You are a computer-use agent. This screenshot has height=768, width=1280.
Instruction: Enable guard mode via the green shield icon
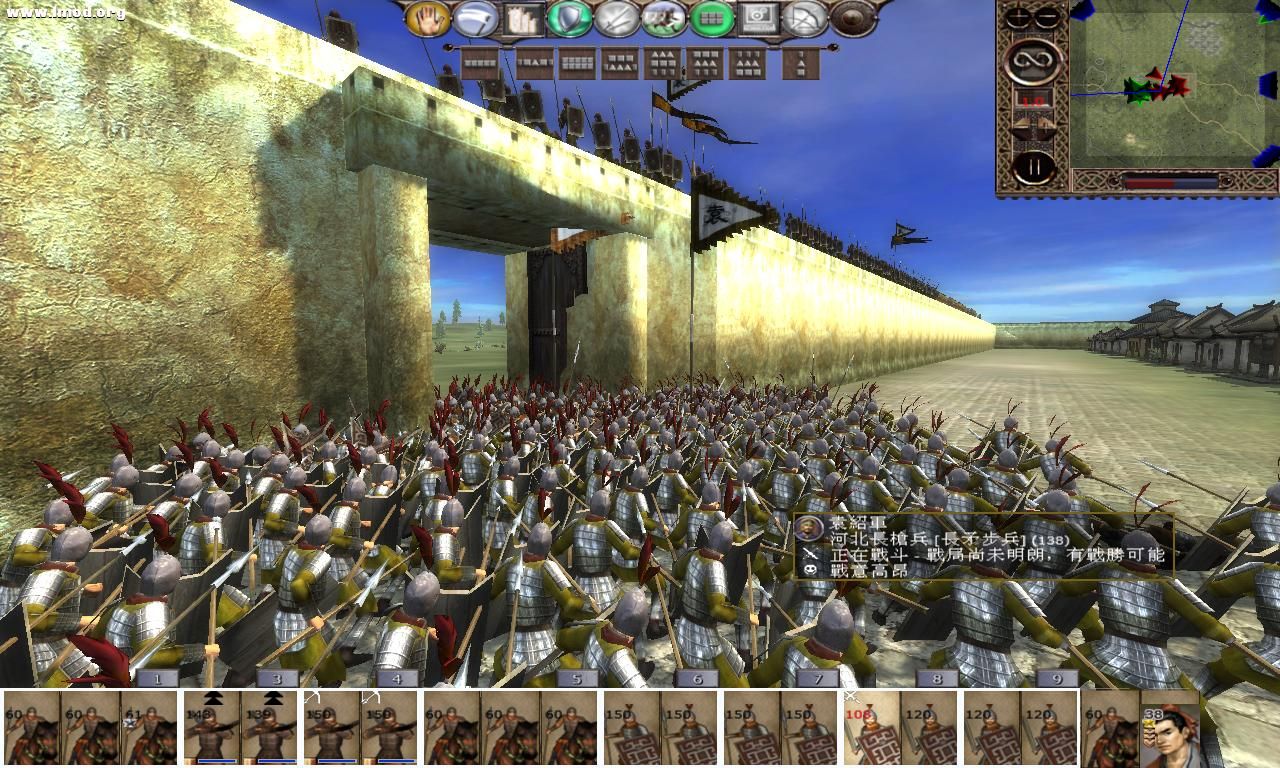click(x=570, y=18)
